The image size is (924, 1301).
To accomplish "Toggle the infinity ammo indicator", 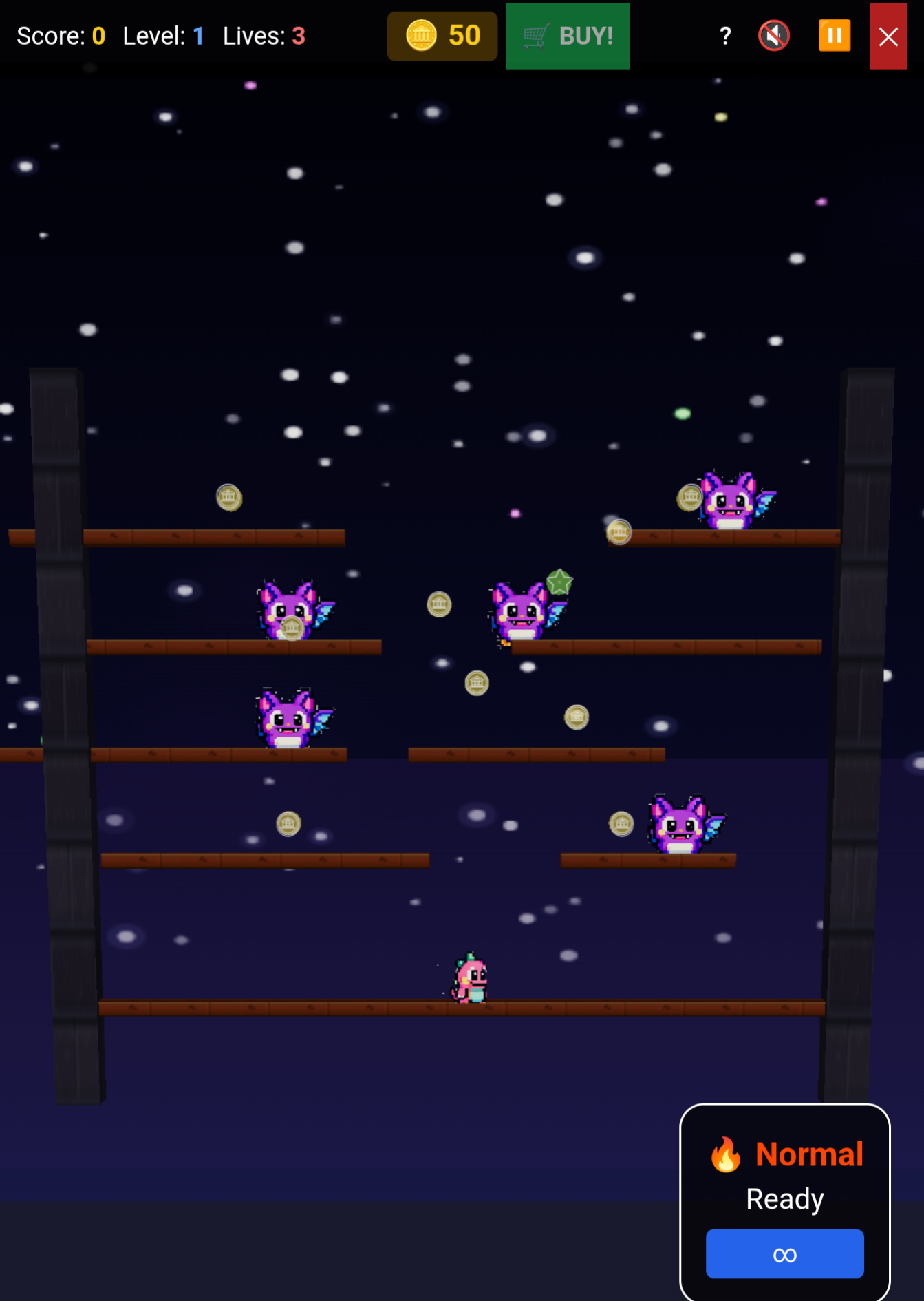I will tap(784, 1254).
